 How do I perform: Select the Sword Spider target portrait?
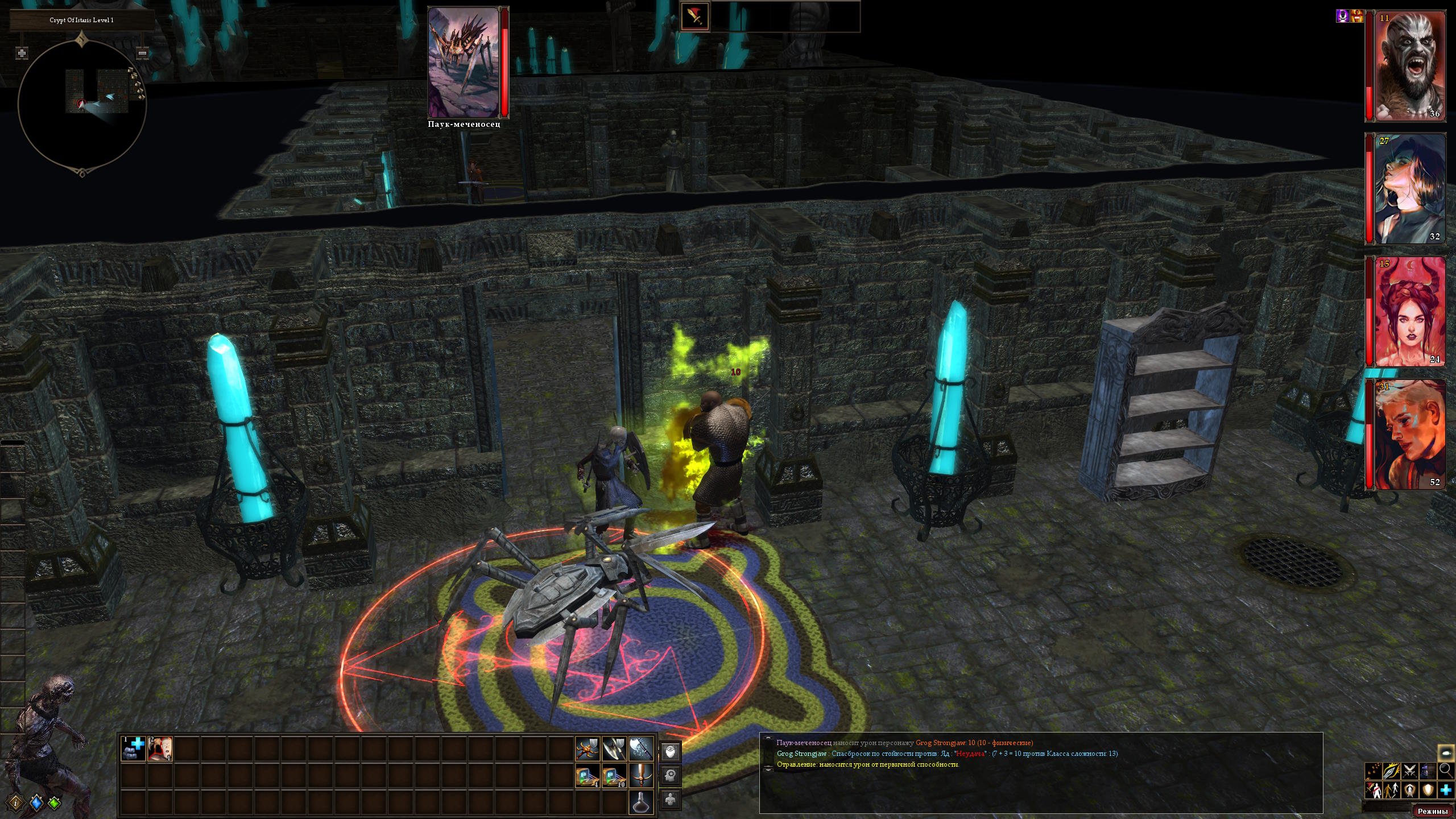pyautogui.click(x=464, y=63)
